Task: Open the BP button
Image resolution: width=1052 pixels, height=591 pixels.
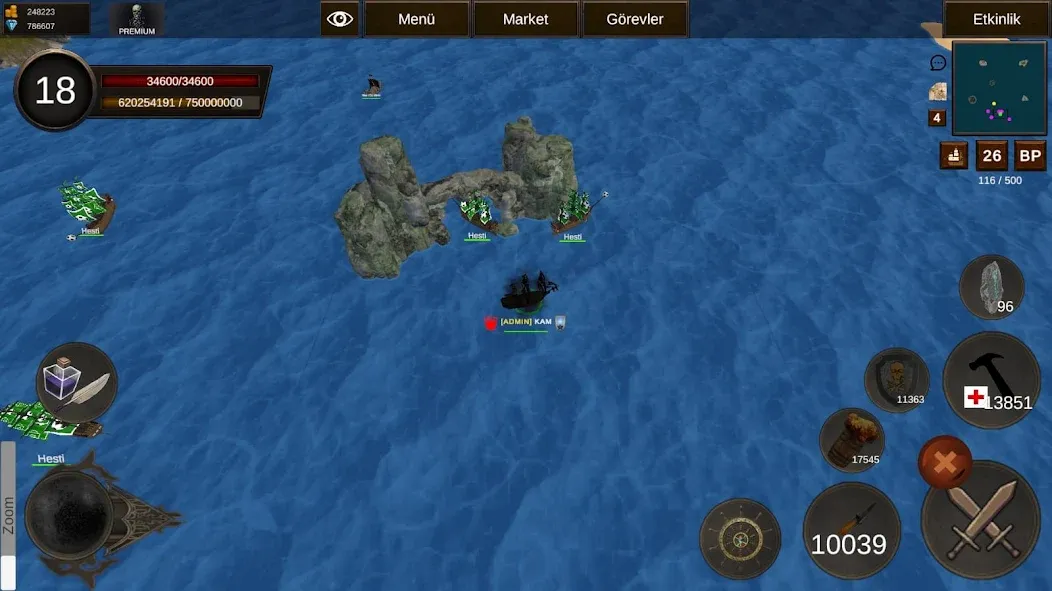Action: [x=1030, y=156]
